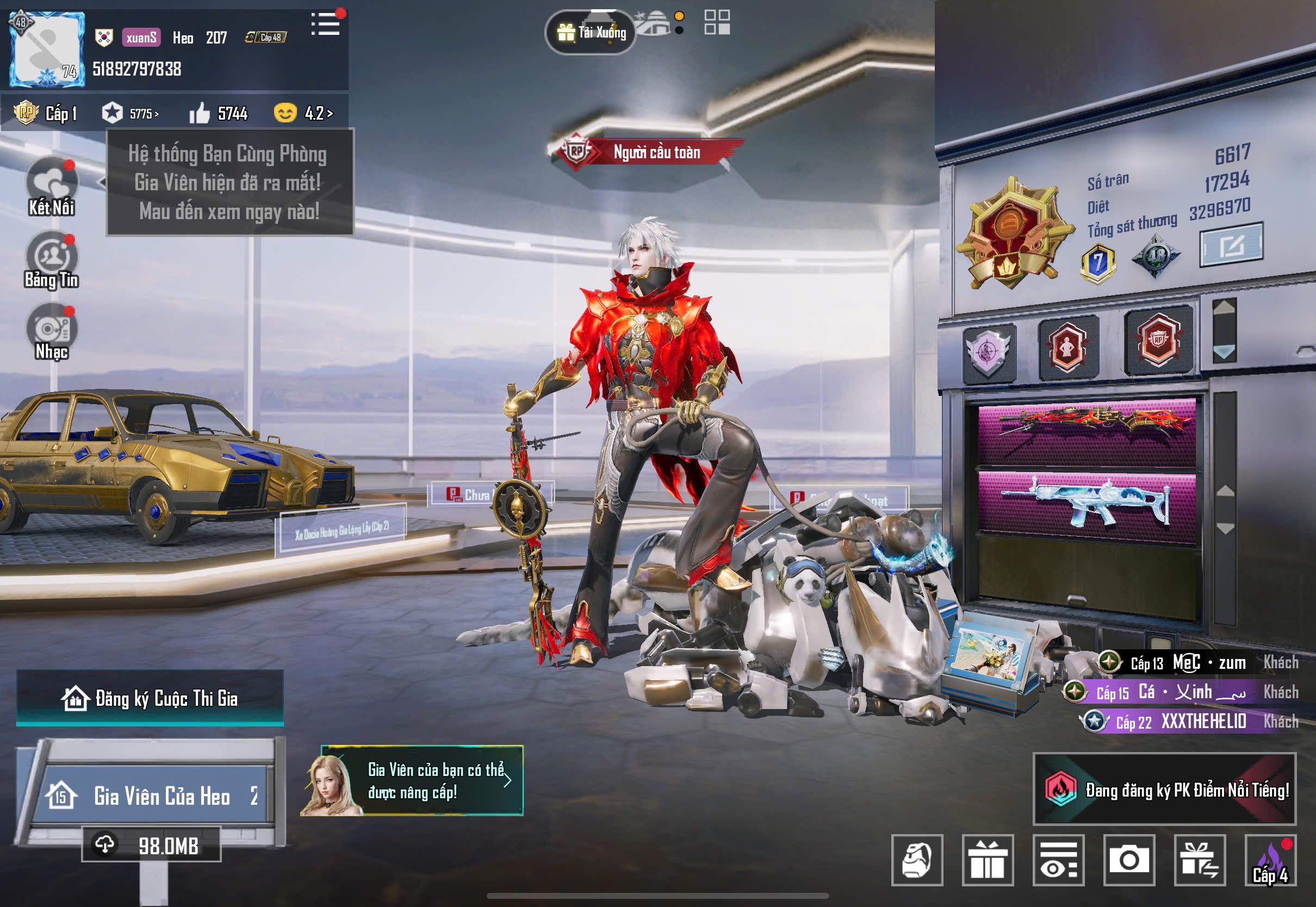The width and height of the screenshot is (1316, 907).
Task: Open the gift box icon
Action: [x=988, y=860]
